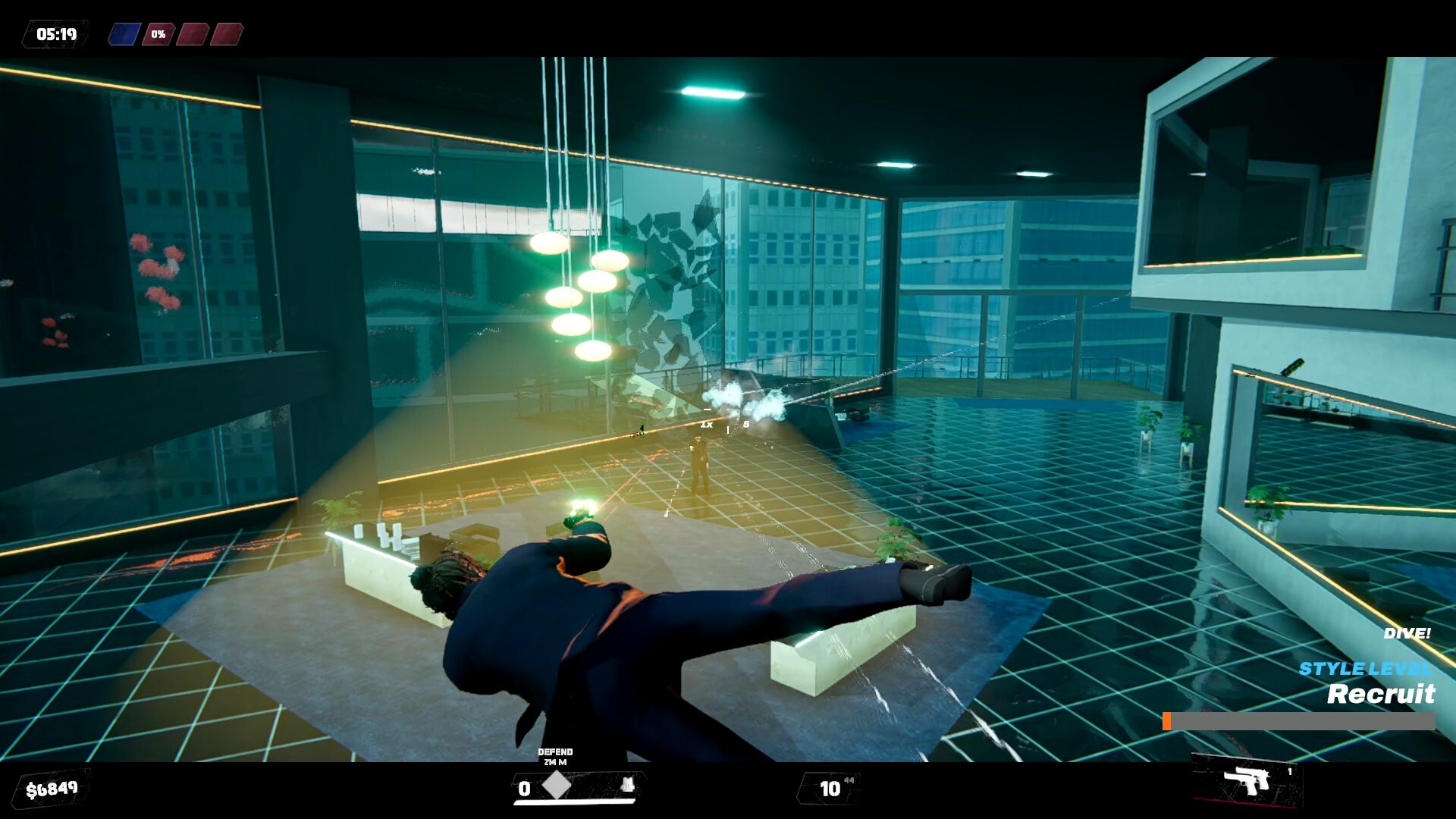This screenshot has height=819, width=1456.
Task: Toggle the 0% capture progress segment
Action: (157, 33)
